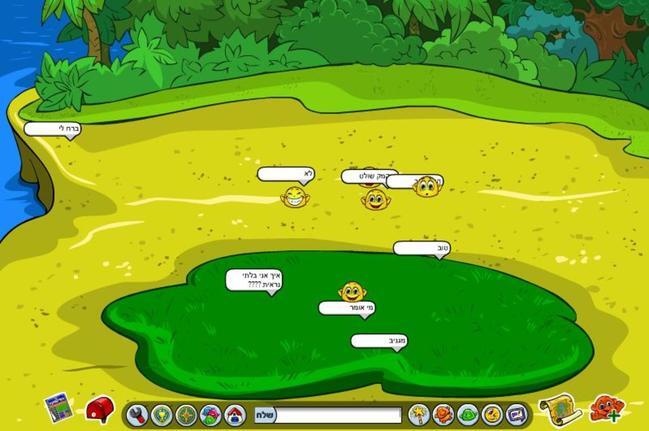Open the colorful characters toolbar button
Screen dimensions: 649x431
210,414
